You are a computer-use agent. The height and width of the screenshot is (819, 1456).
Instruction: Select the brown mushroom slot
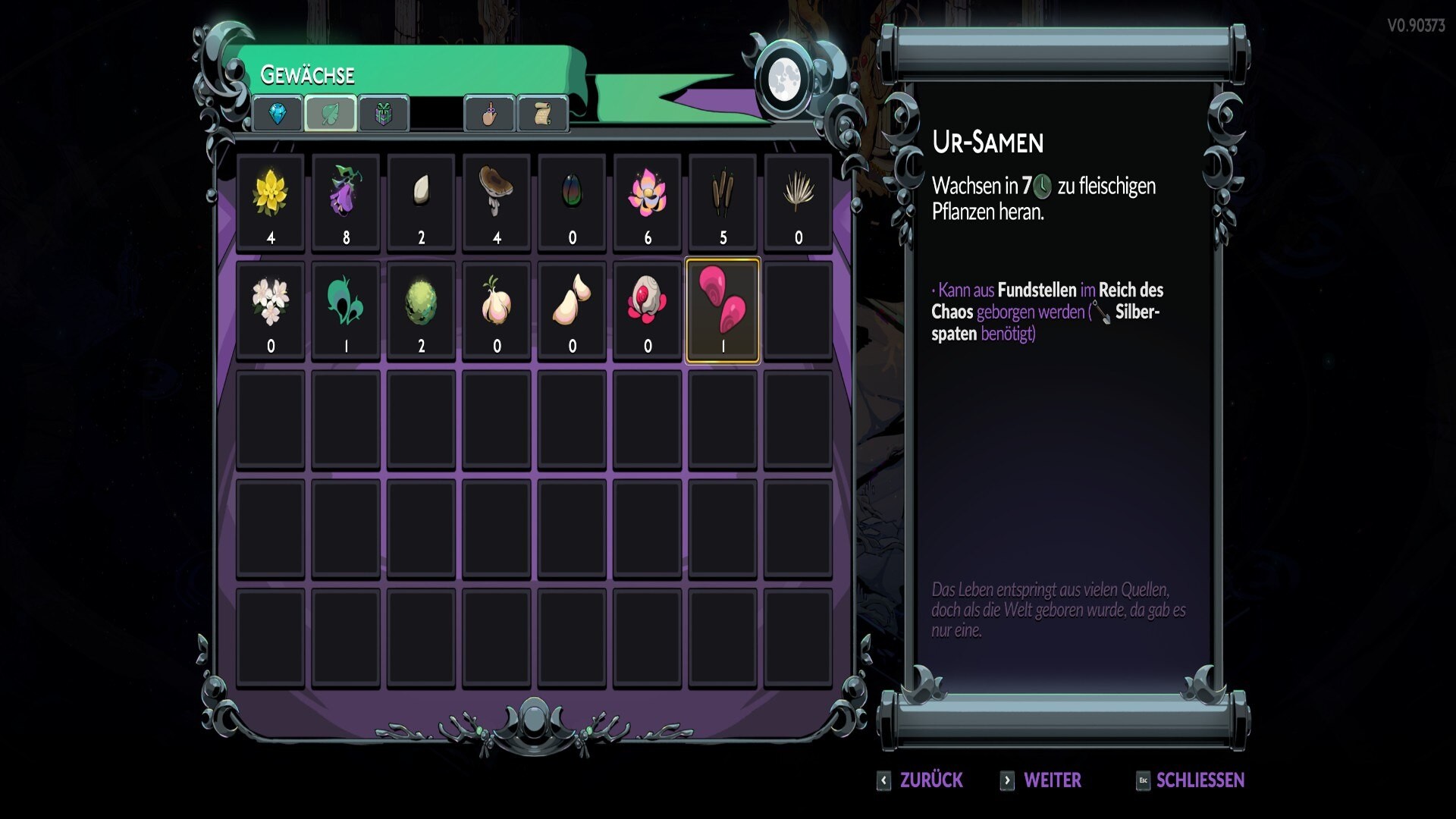[497, 202]
